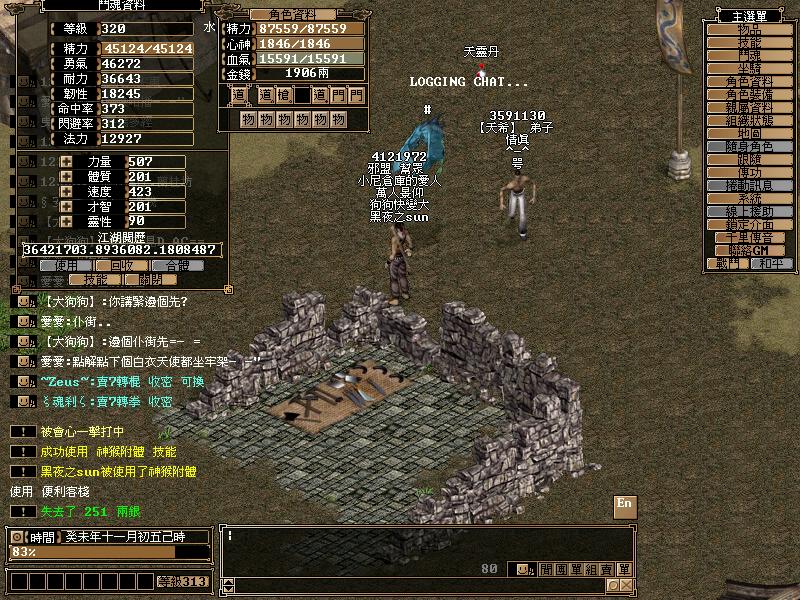
Task: Switch to 戰鬥 (combat) mode
Action: (727, 263)
